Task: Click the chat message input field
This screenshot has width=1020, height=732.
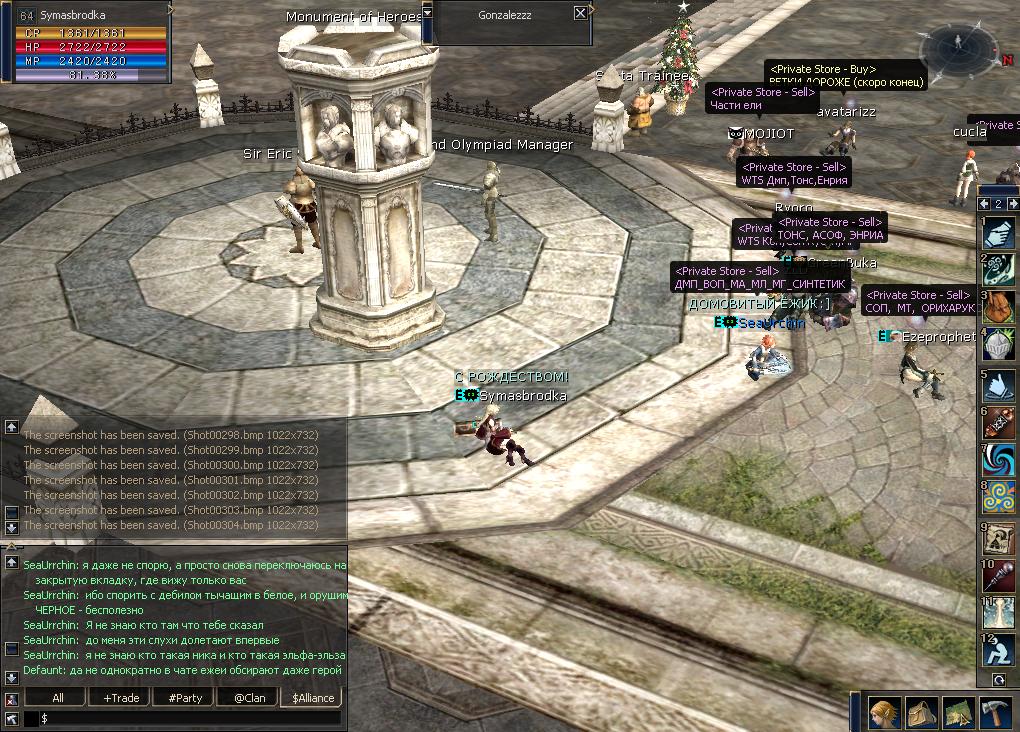Action: pos(190,718)
